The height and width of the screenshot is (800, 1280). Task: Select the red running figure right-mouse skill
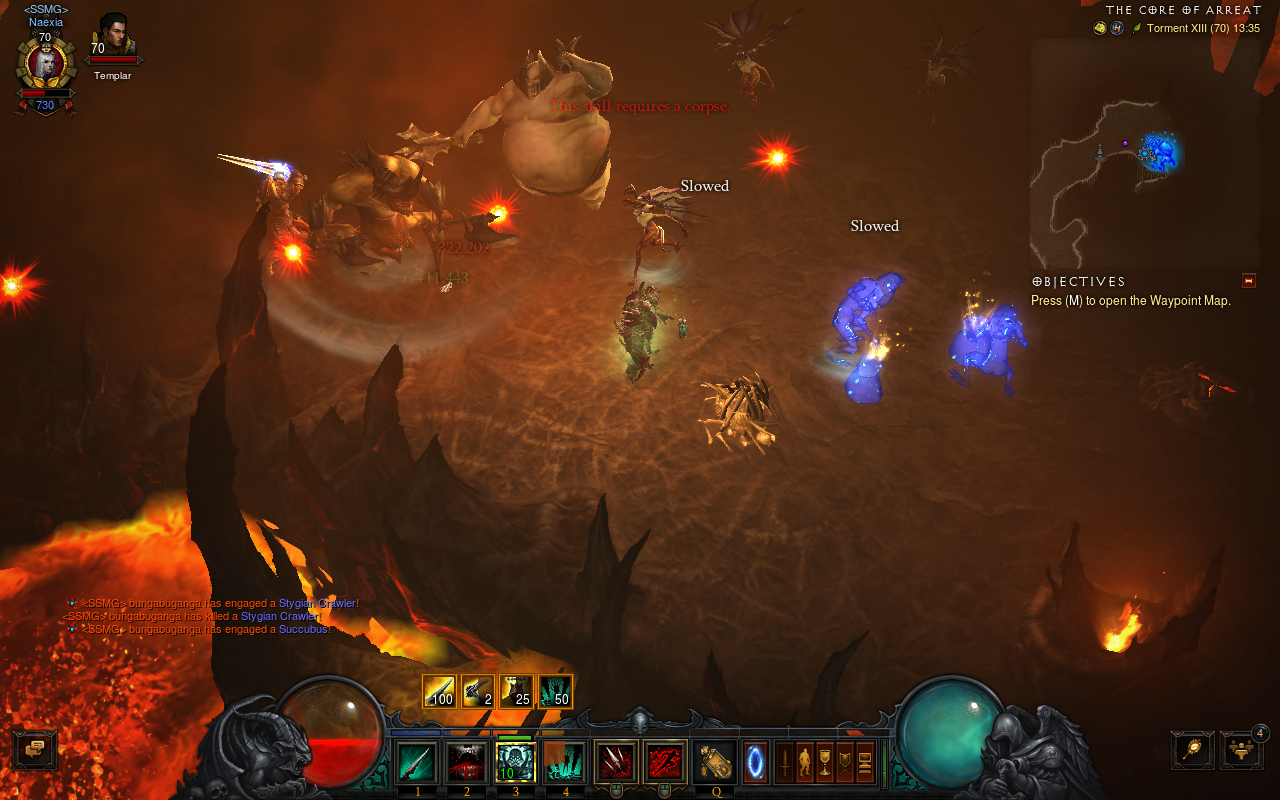(665, 762)
